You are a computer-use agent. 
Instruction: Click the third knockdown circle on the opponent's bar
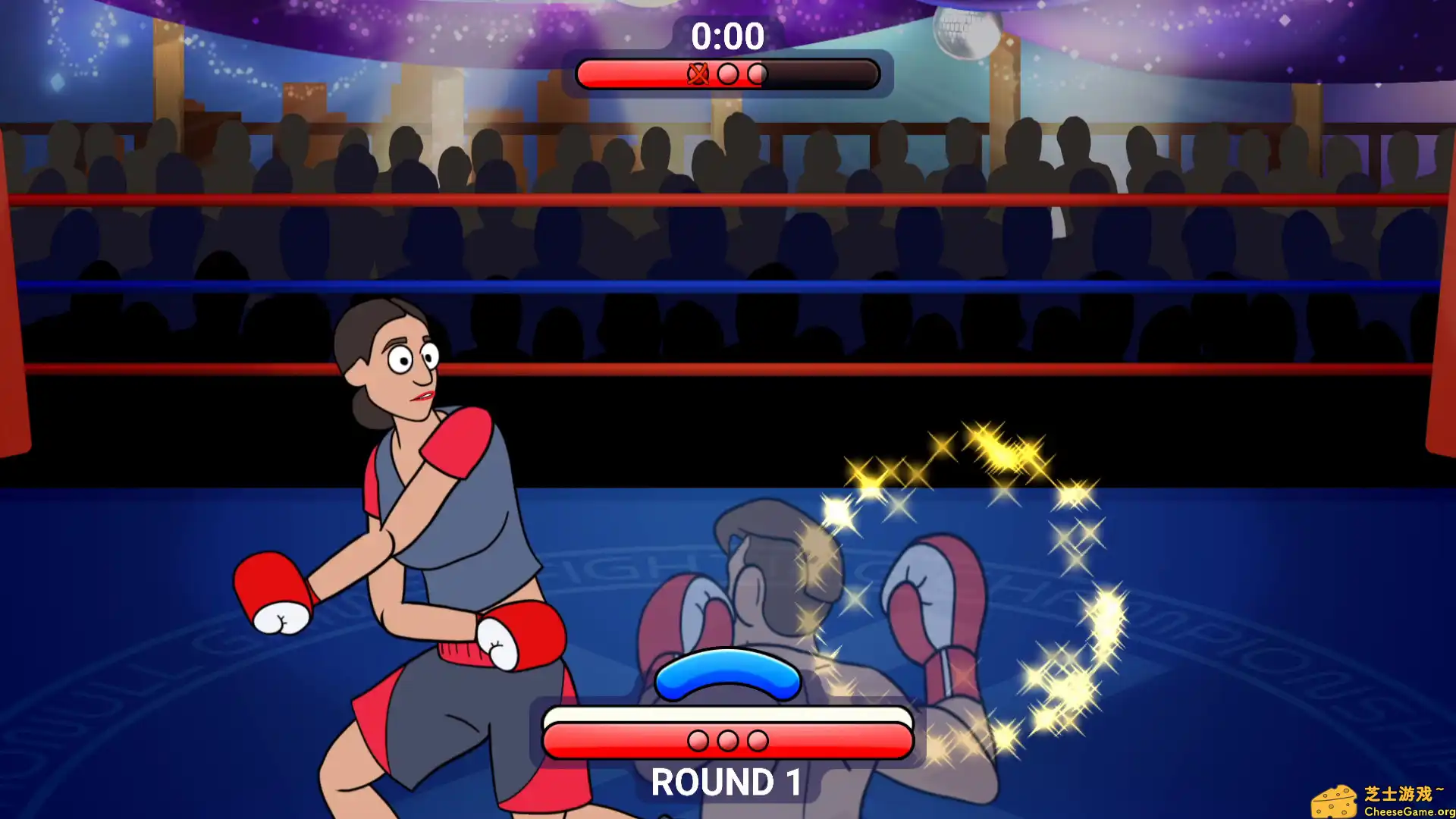pyautogui.click(x=758, y=73)
